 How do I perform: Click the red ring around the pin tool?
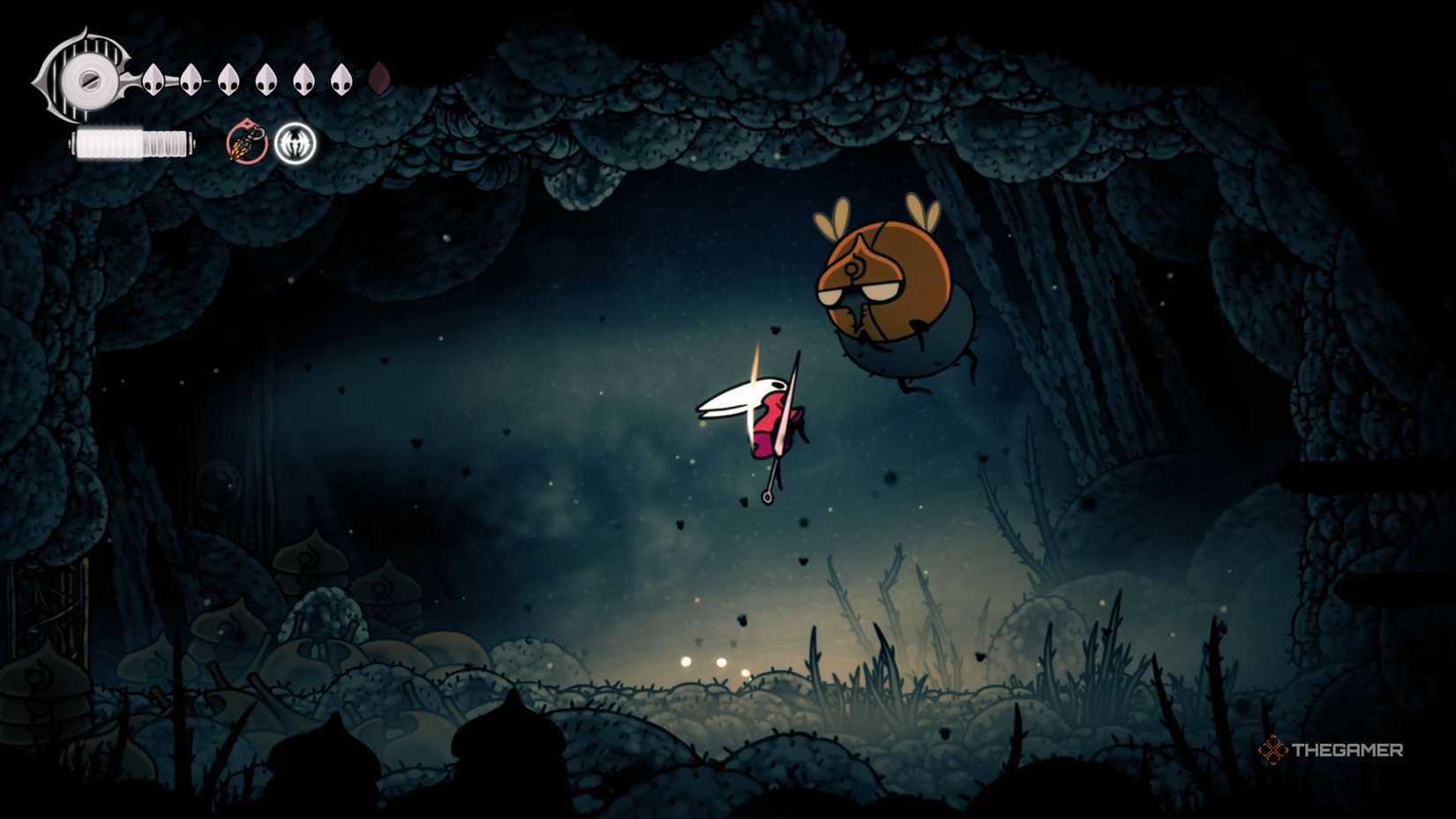coord(245,141)
